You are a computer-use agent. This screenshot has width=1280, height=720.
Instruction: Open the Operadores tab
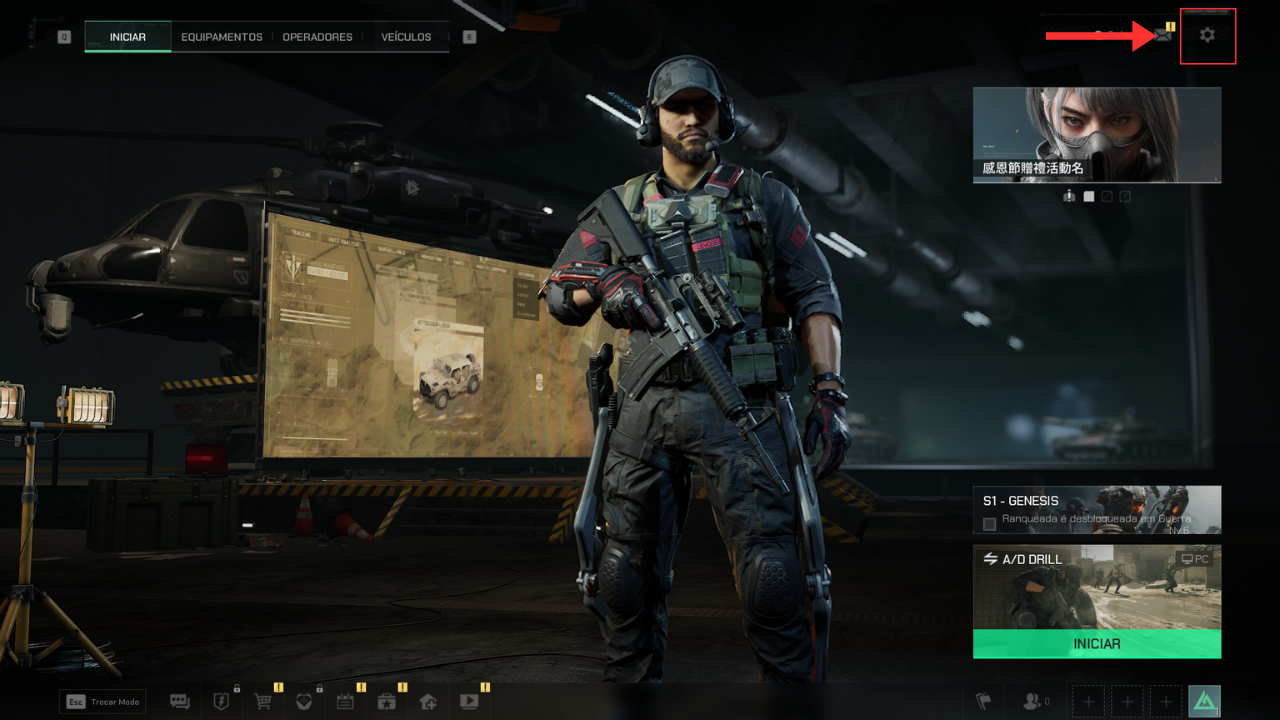(317, 37)
